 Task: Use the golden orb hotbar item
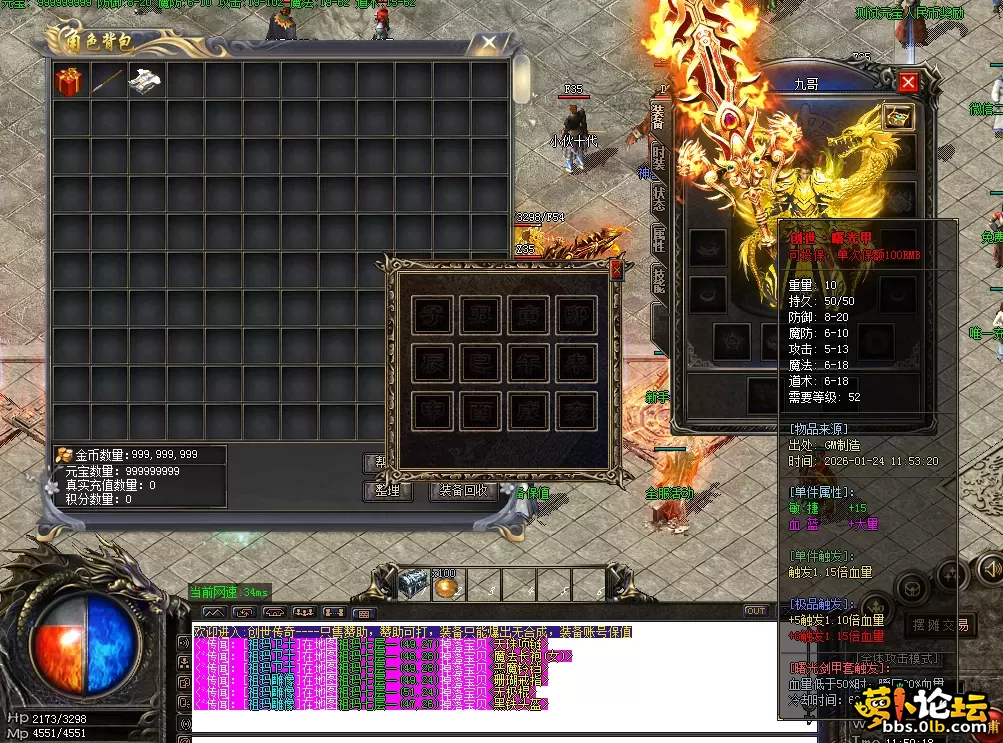pyautogui.click(x=446, y=585)
